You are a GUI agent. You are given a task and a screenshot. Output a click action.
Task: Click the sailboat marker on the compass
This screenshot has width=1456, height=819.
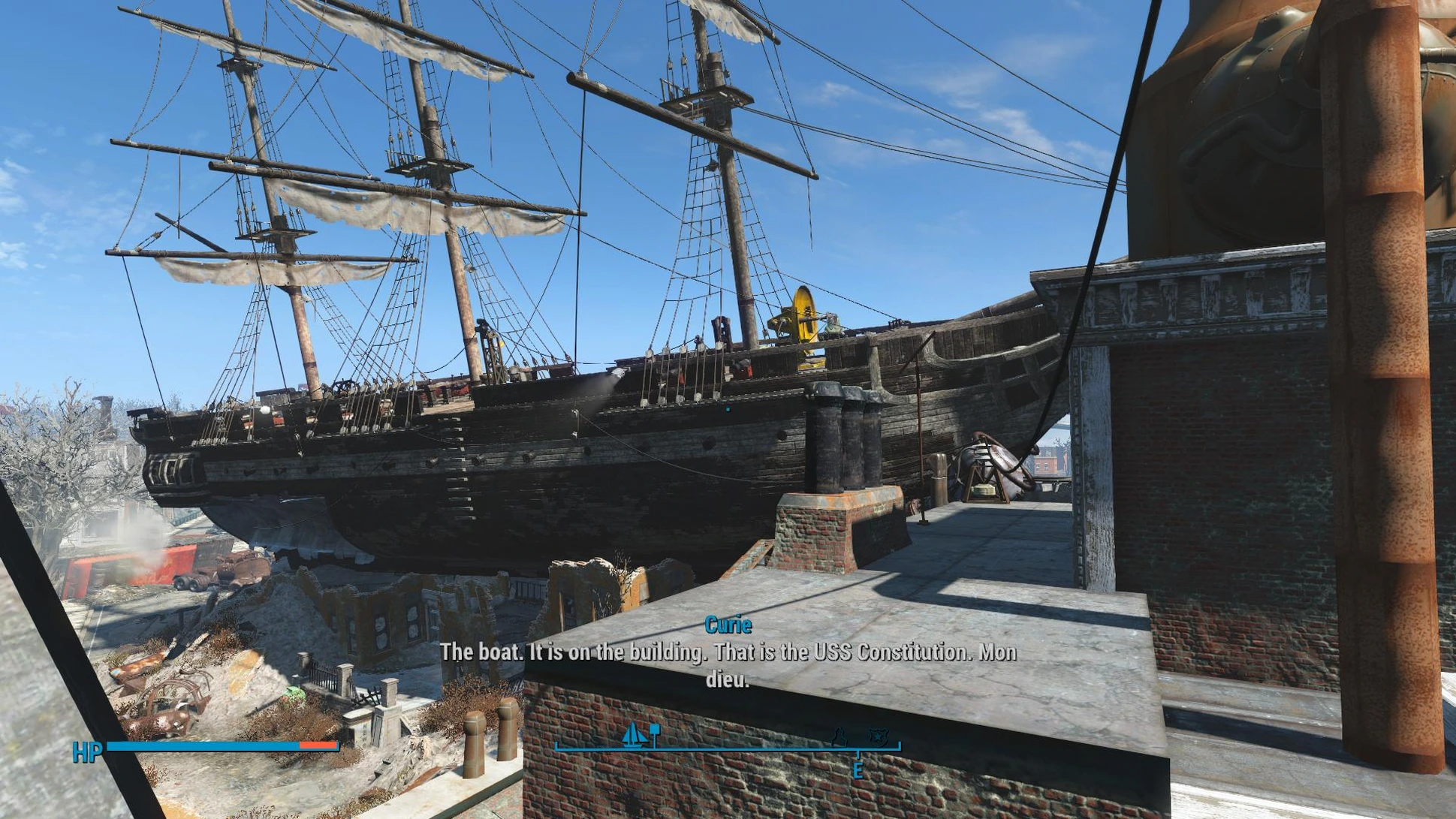[634, 735]
